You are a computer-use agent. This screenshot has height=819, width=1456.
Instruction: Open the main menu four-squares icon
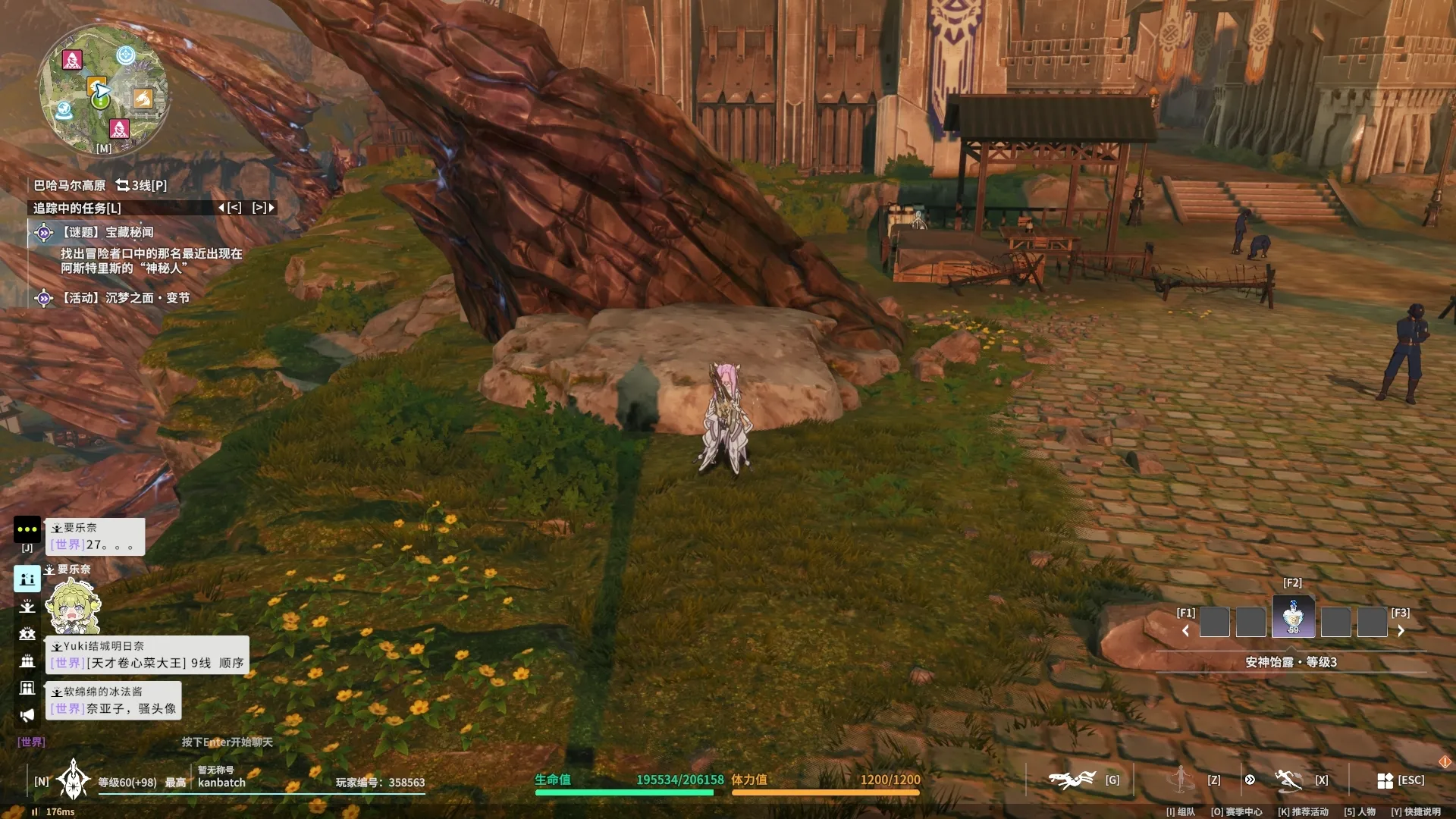tap(1385, 780)
